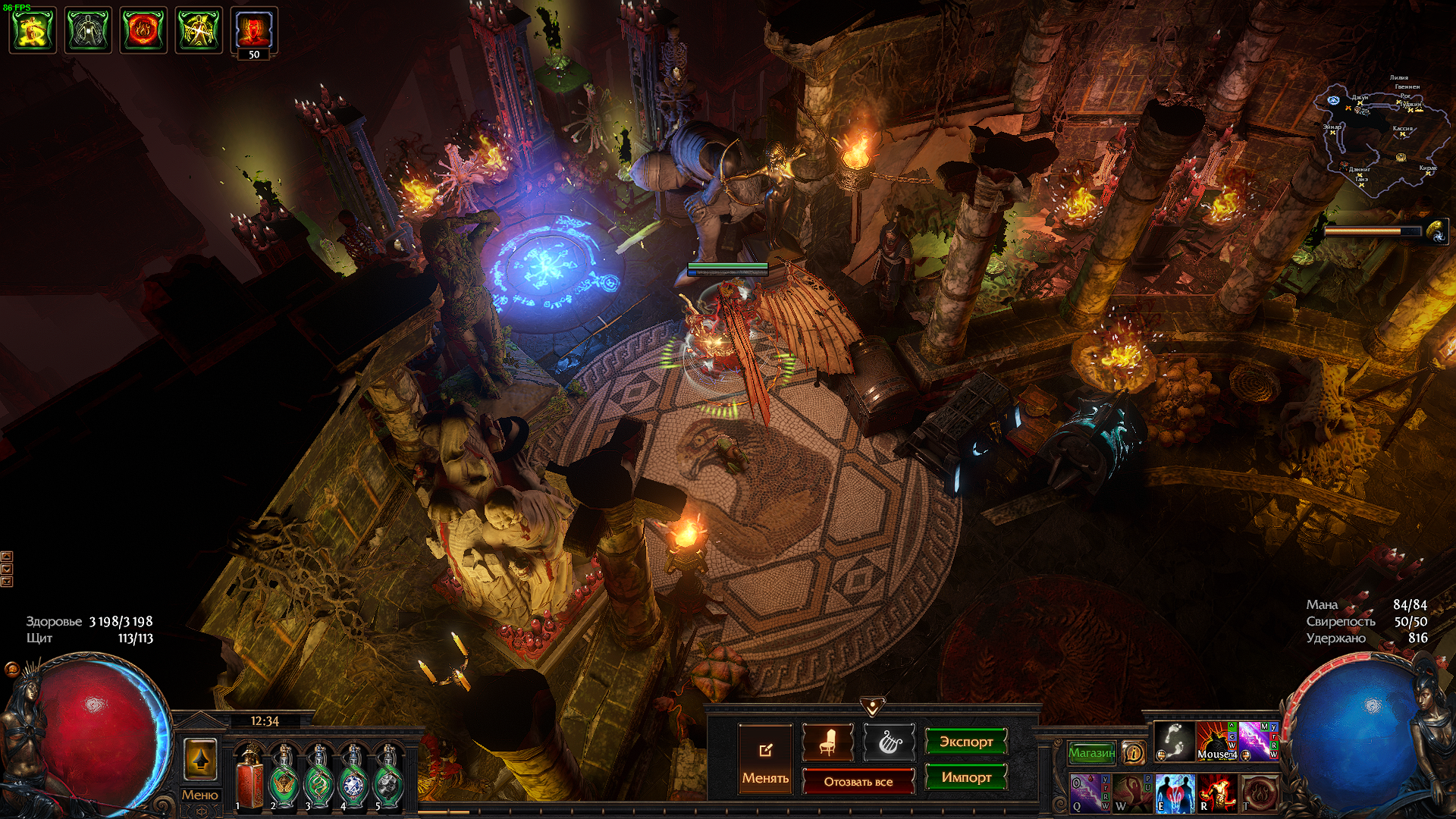Click the Импорт hideout button
The image size is (1456, 819).
click(x=965, y=777)
